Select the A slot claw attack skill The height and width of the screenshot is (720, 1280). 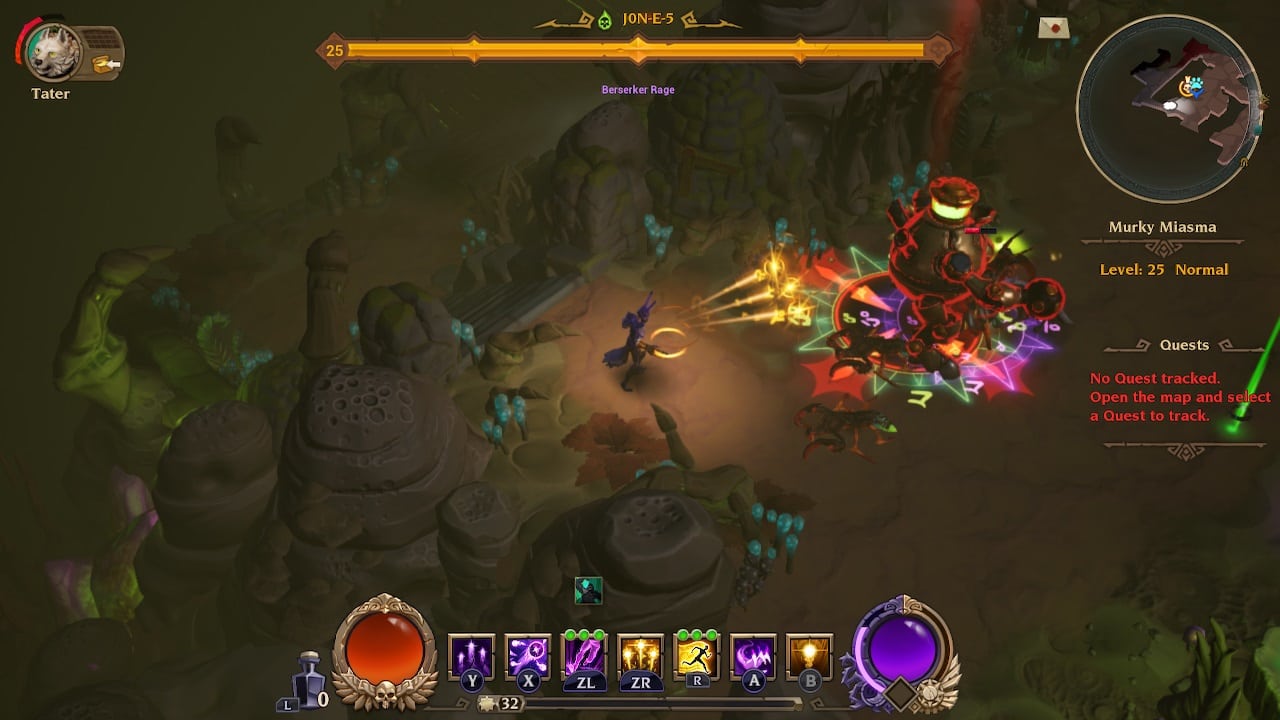tap(753, 656)
